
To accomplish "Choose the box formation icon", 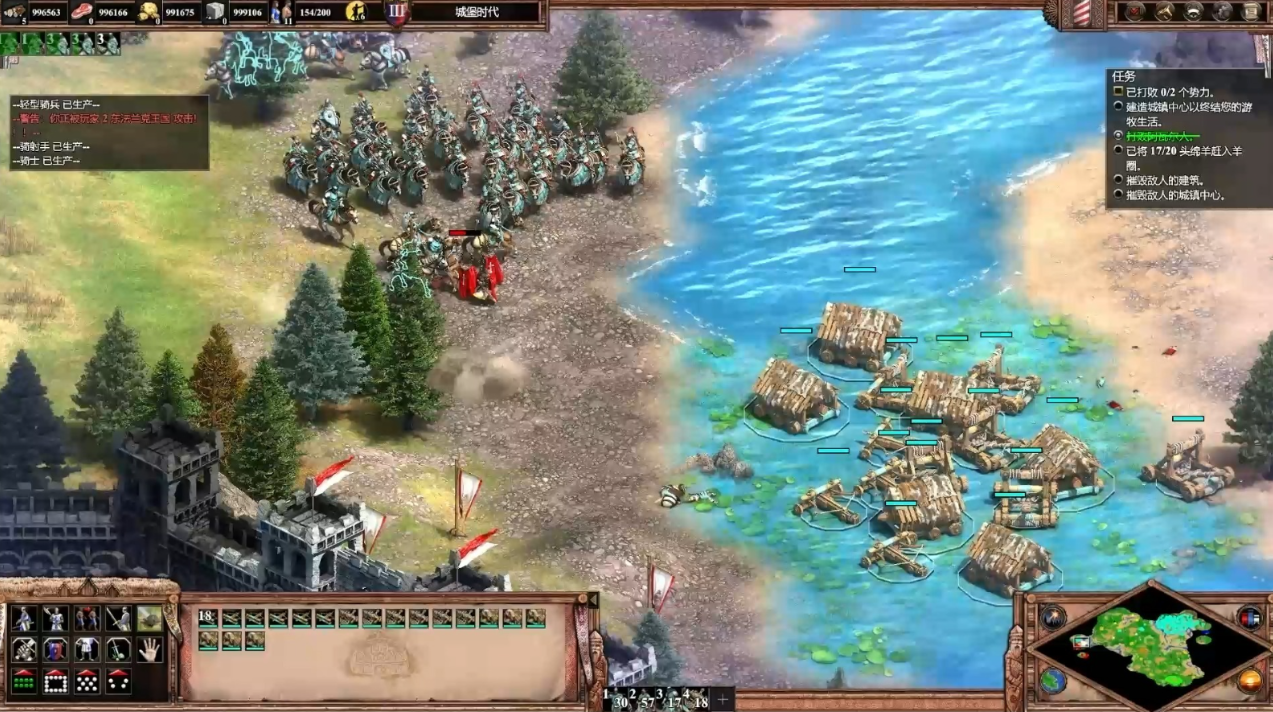I will [56, 681].
